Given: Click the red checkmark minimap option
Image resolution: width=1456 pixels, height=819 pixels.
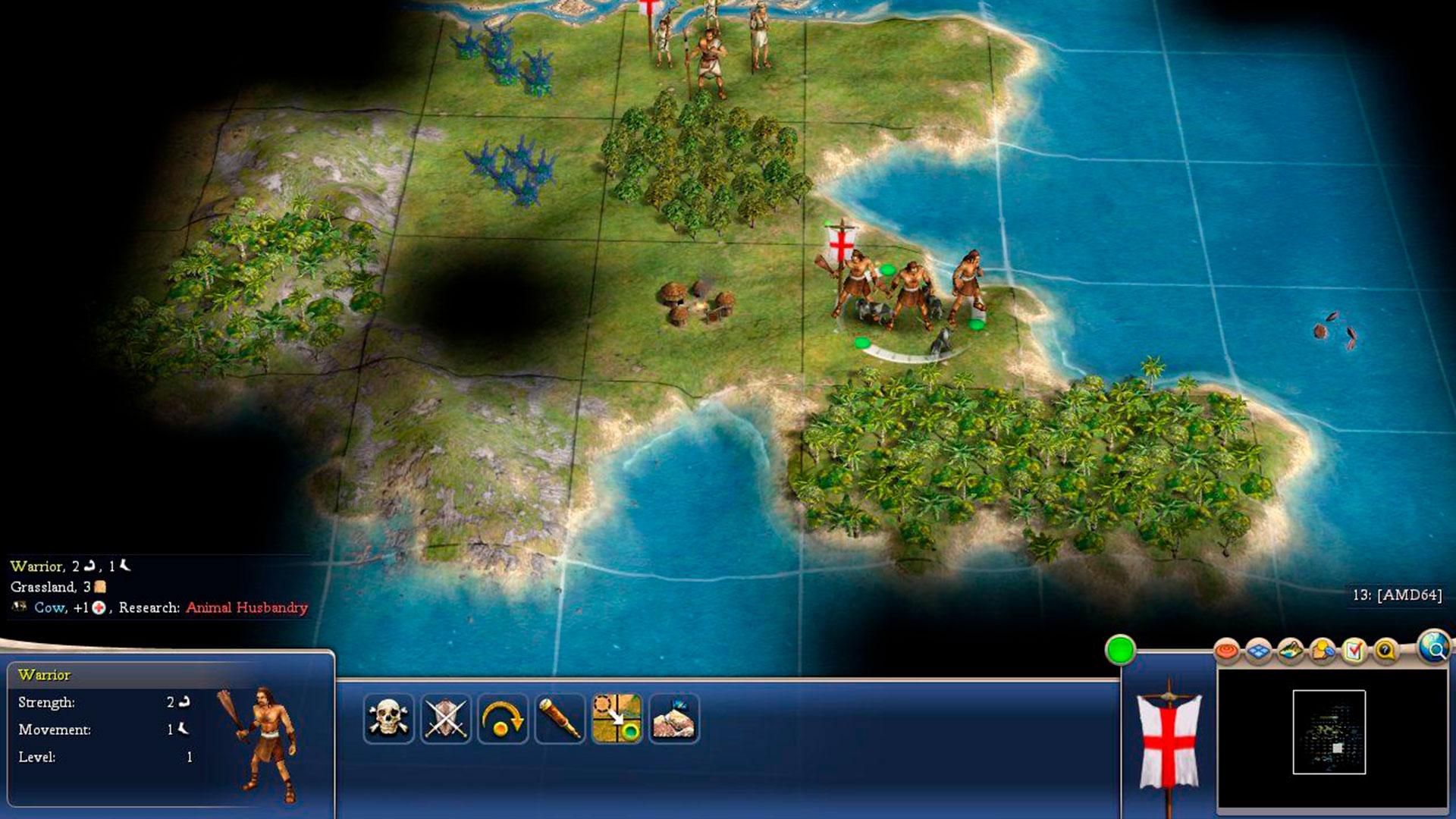Looking at the screenshot, I should [x=1354, y=651].
